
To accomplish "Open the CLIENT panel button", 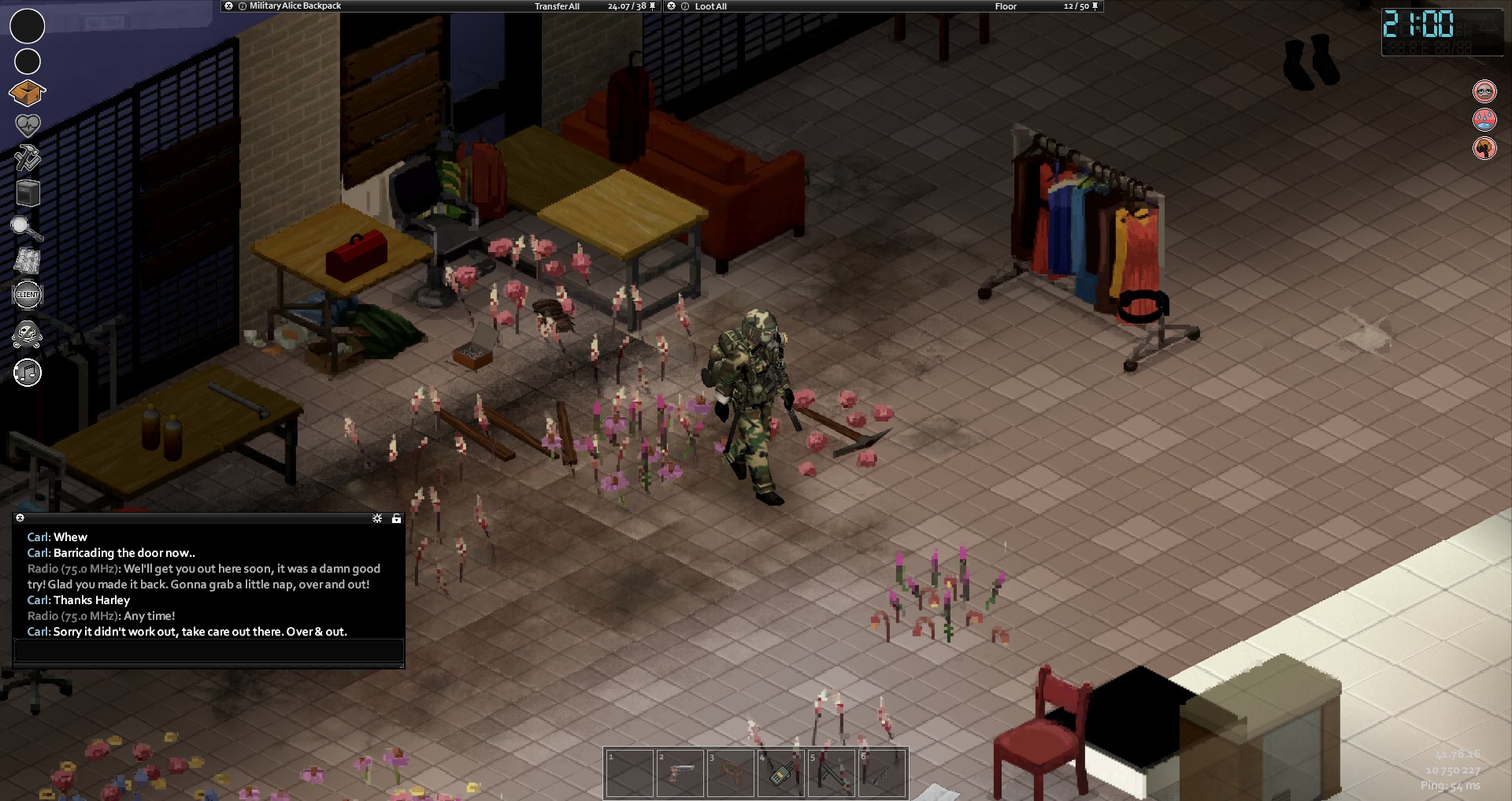I will (28, 295).
